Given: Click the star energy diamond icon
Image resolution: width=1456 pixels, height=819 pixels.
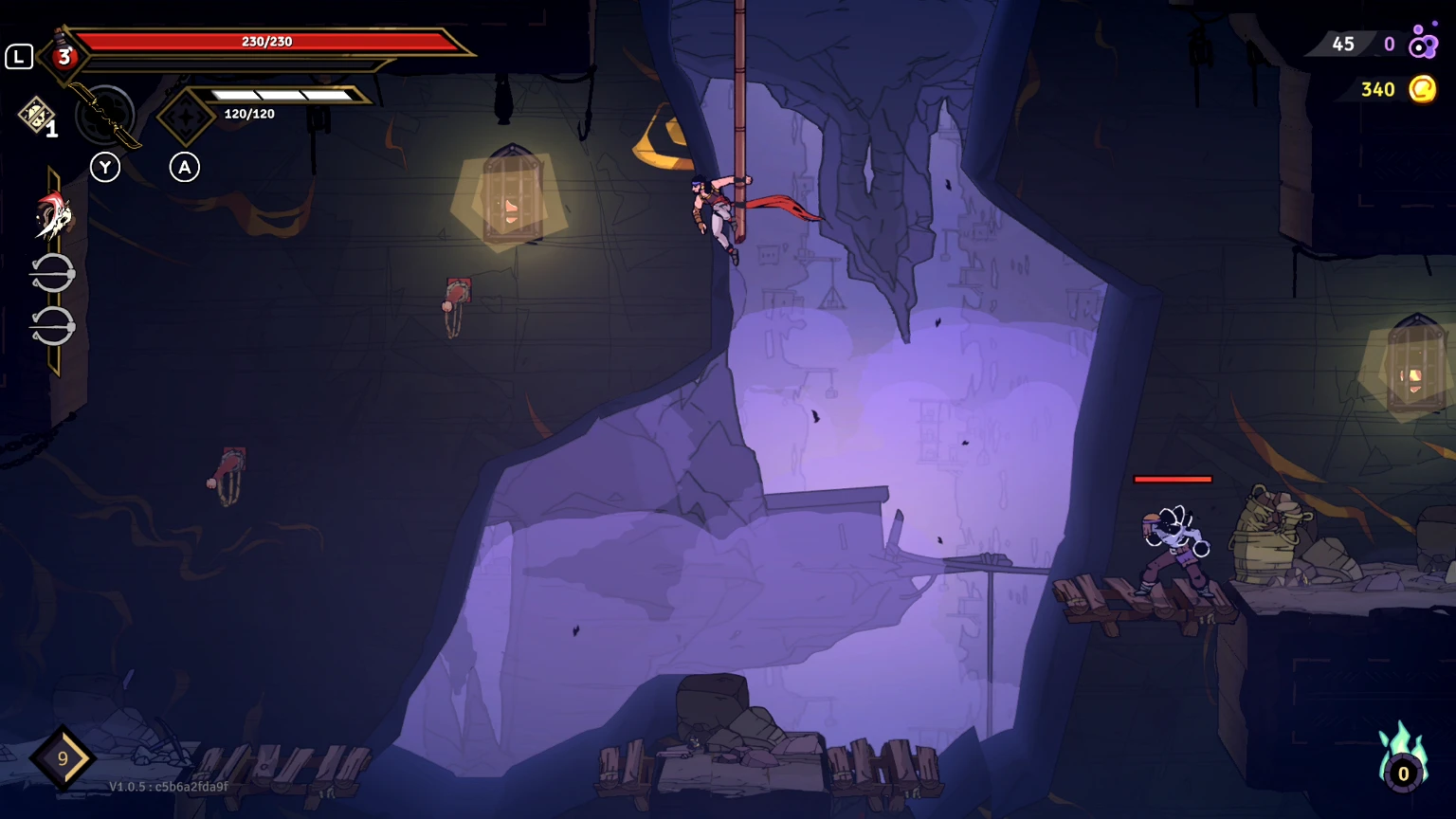Looking at the screenshot, I should (x=186, y=116).
